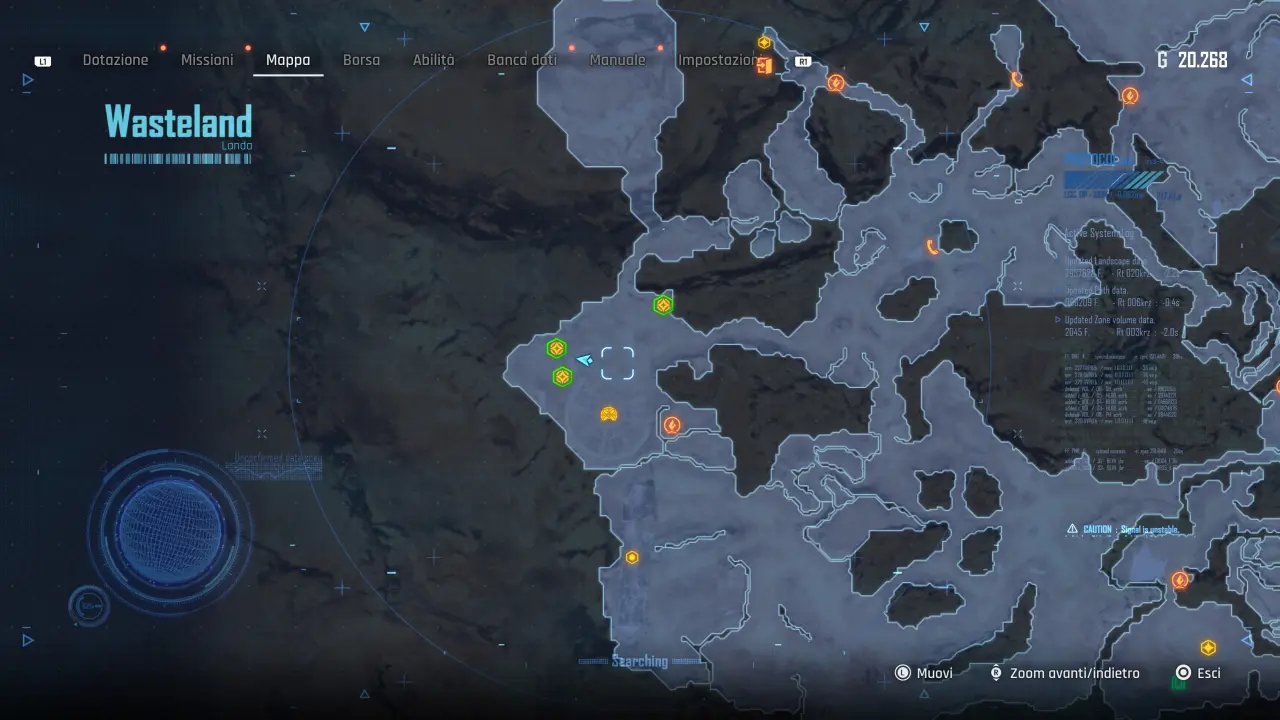Select the Mappa tab
The height and width of the screenshot is (720, 1280).
tap(288, 60)
